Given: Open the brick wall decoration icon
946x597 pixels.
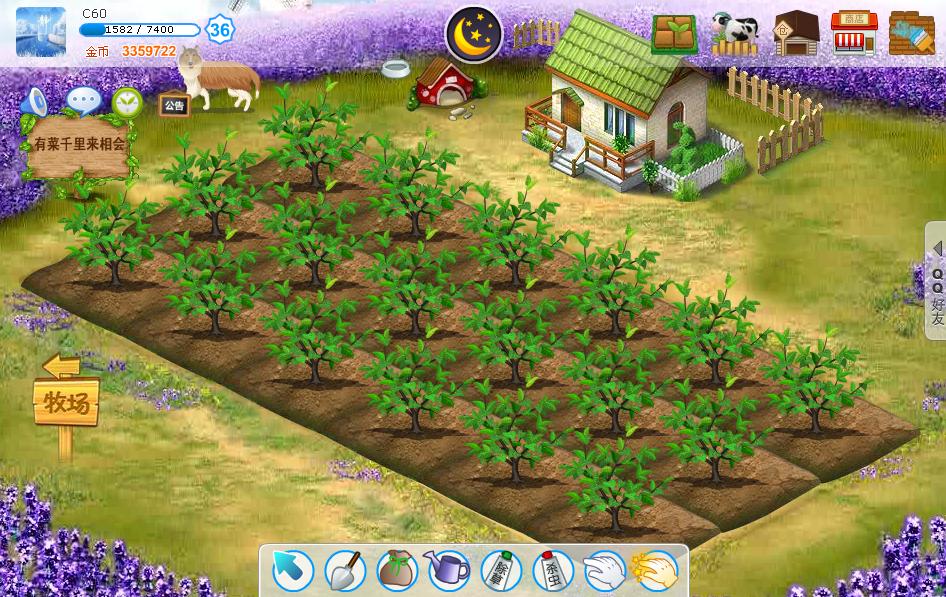Looking at the screenshot, I should (911, 34).
